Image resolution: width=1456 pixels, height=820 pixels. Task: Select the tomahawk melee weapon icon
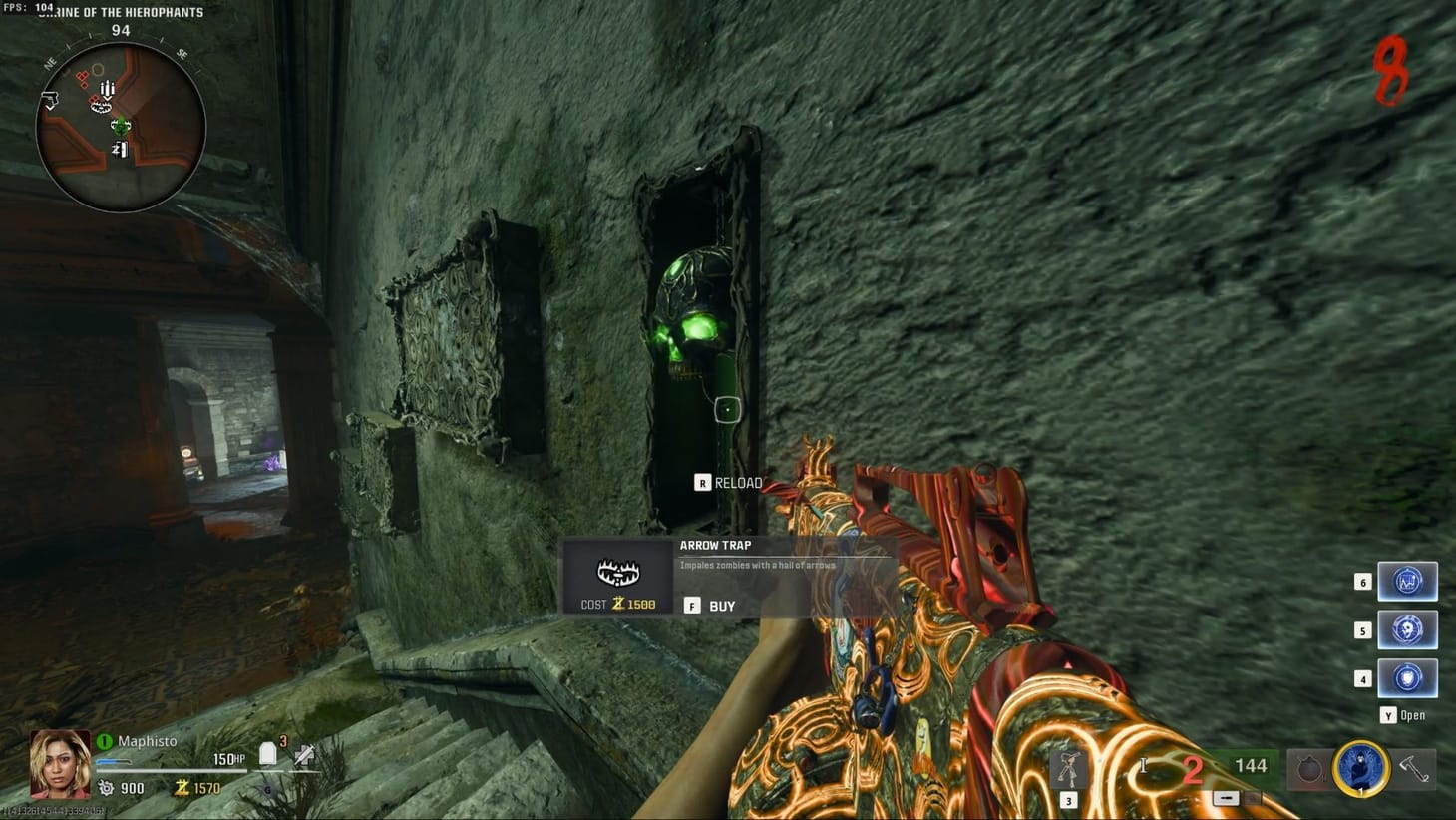point(1412,768)
